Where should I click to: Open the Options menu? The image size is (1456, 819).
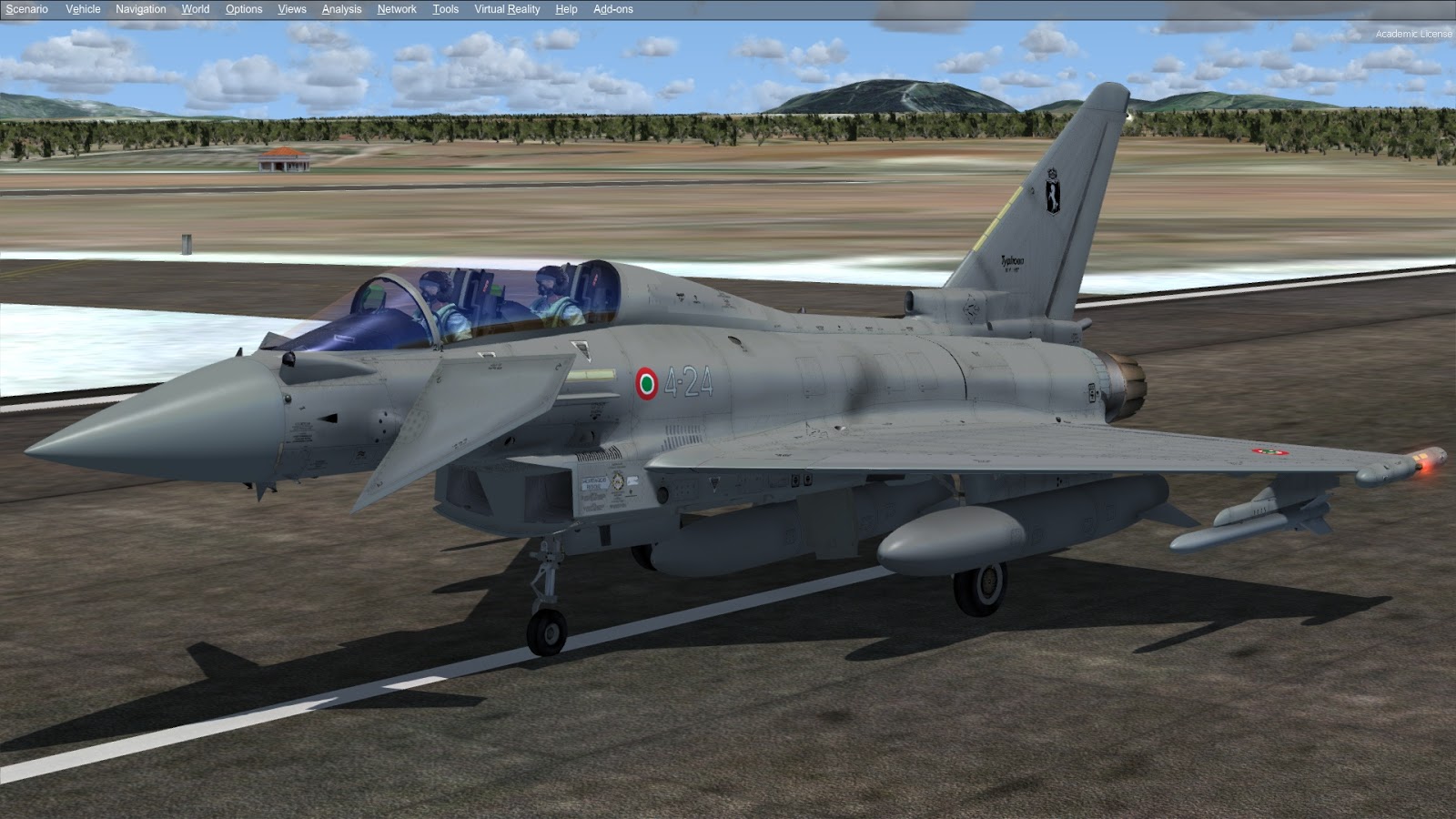(243, 9)
